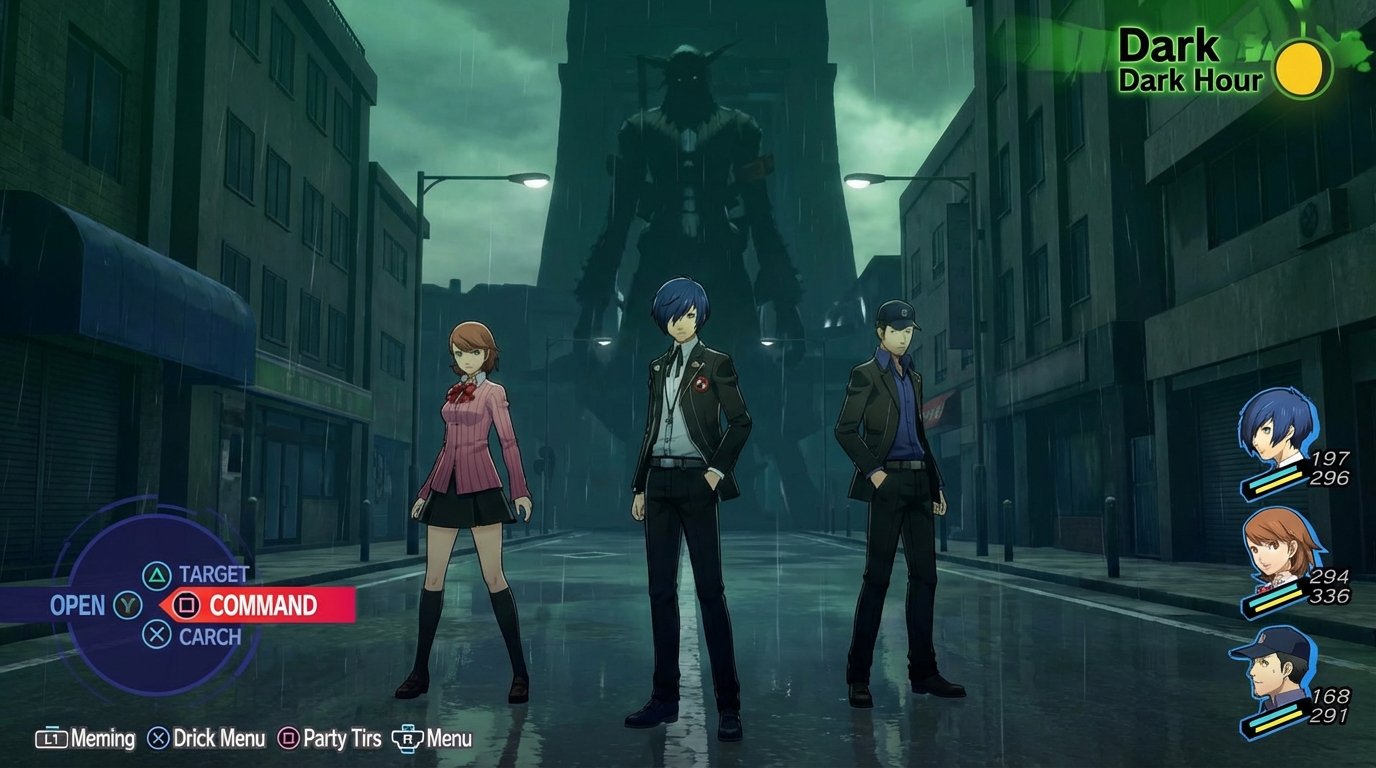
Task: Click the Party Tirs label
Action: click(x=343, y=738)
